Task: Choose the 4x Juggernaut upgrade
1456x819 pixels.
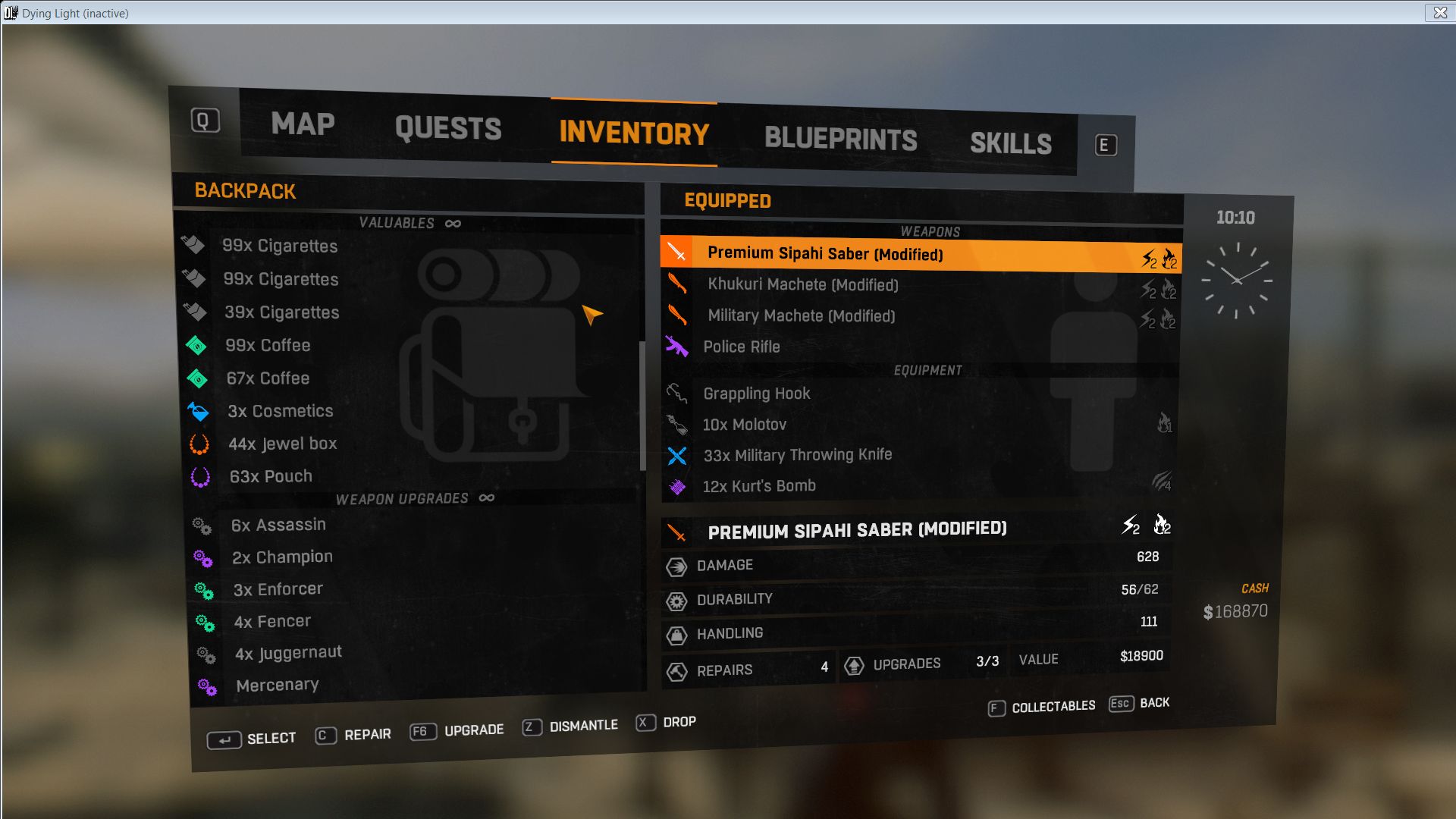Action: point(288,653)
